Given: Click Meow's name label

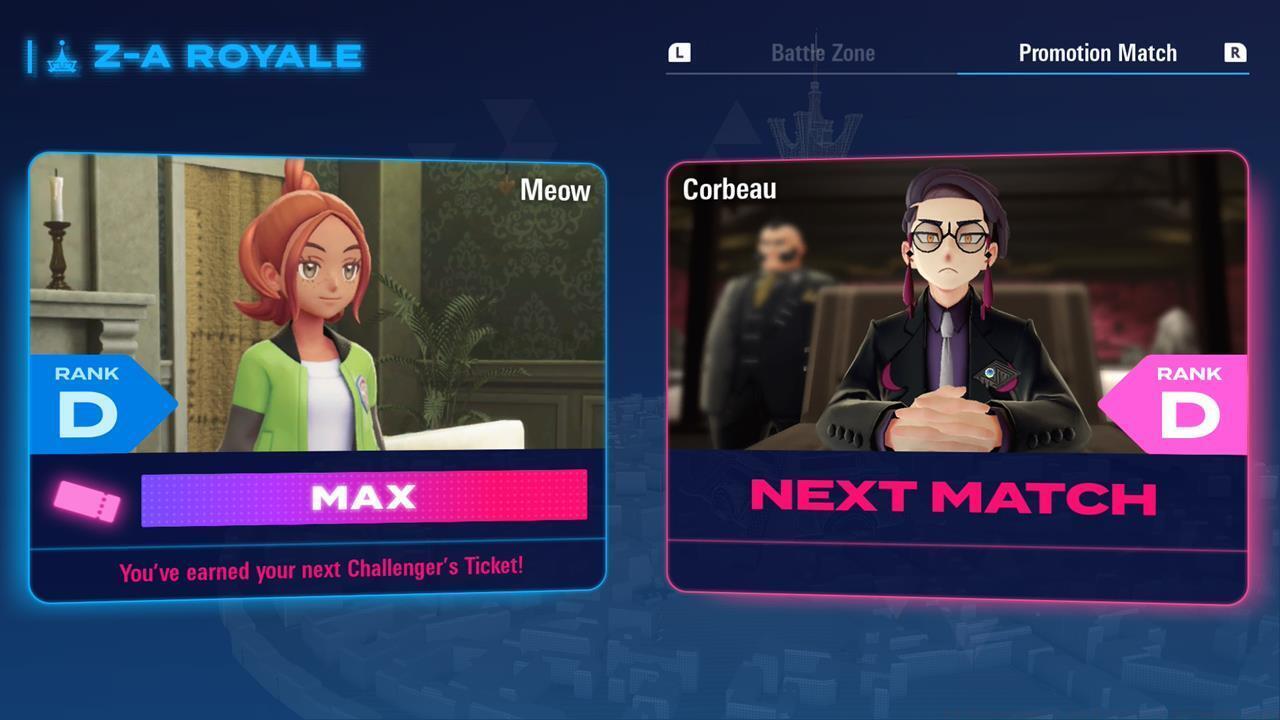Looking at the screenshot, I should [x=555, y=191].
